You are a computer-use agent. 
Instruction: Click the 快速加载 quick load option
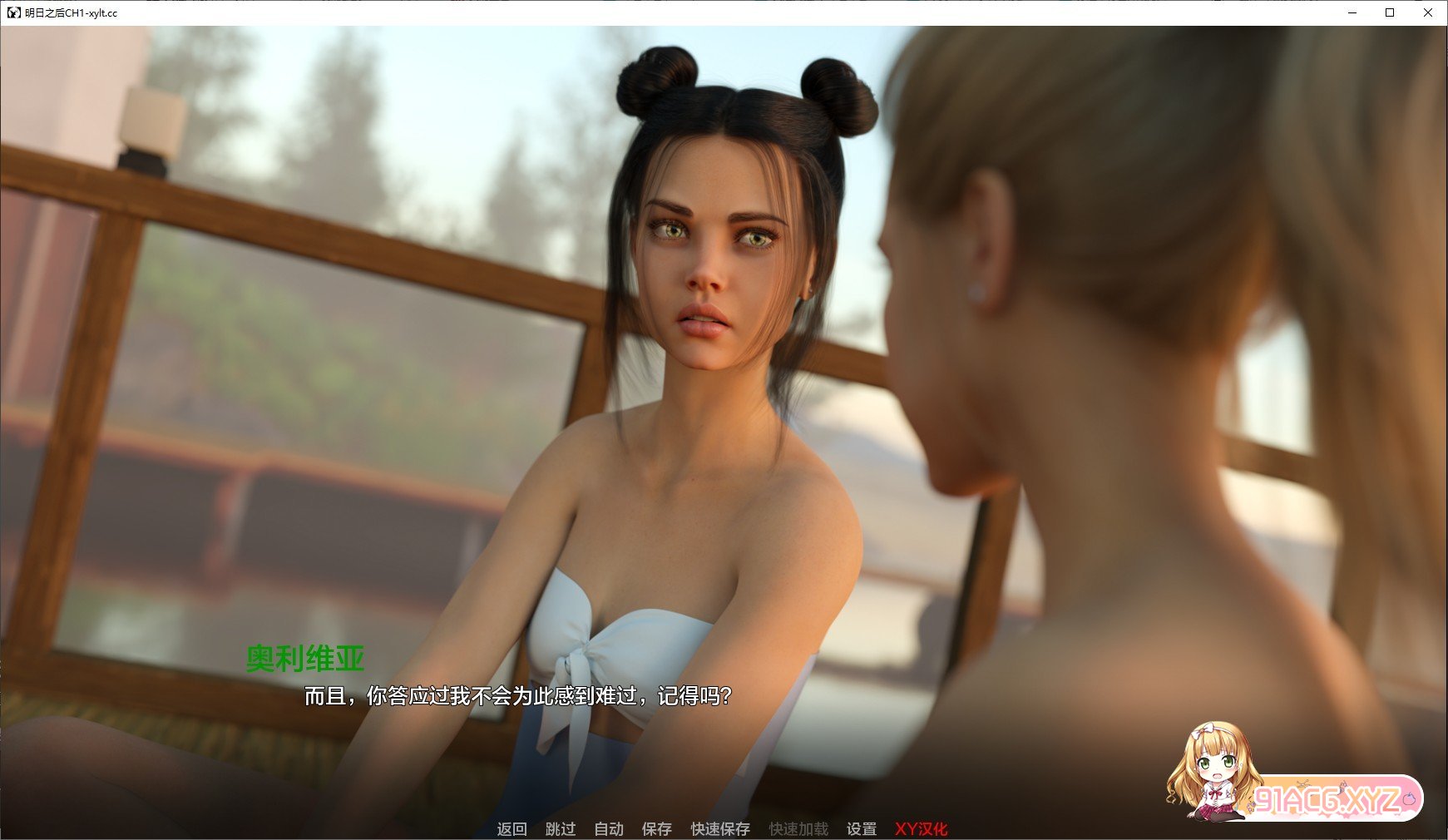tap(798, 828)
